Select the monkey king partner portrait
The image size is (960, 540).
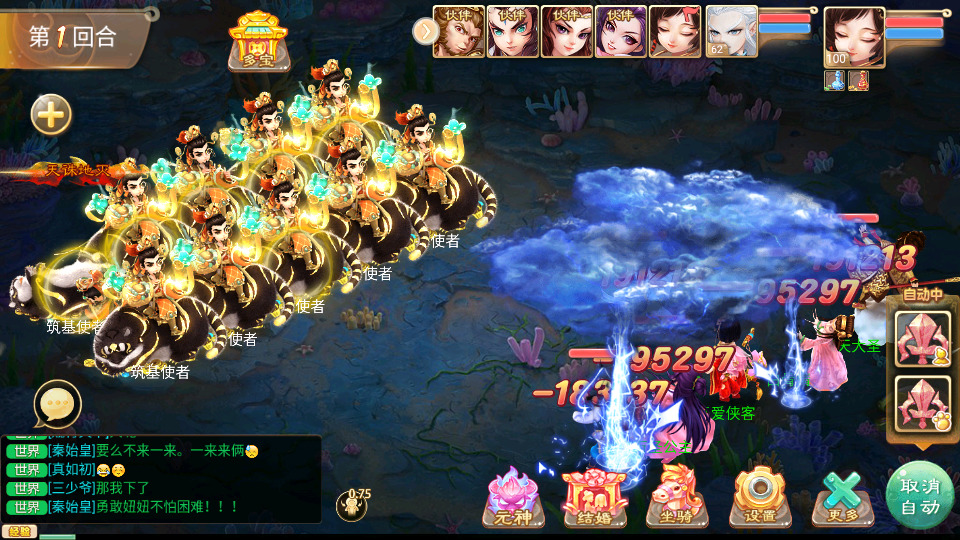(459, 31)
